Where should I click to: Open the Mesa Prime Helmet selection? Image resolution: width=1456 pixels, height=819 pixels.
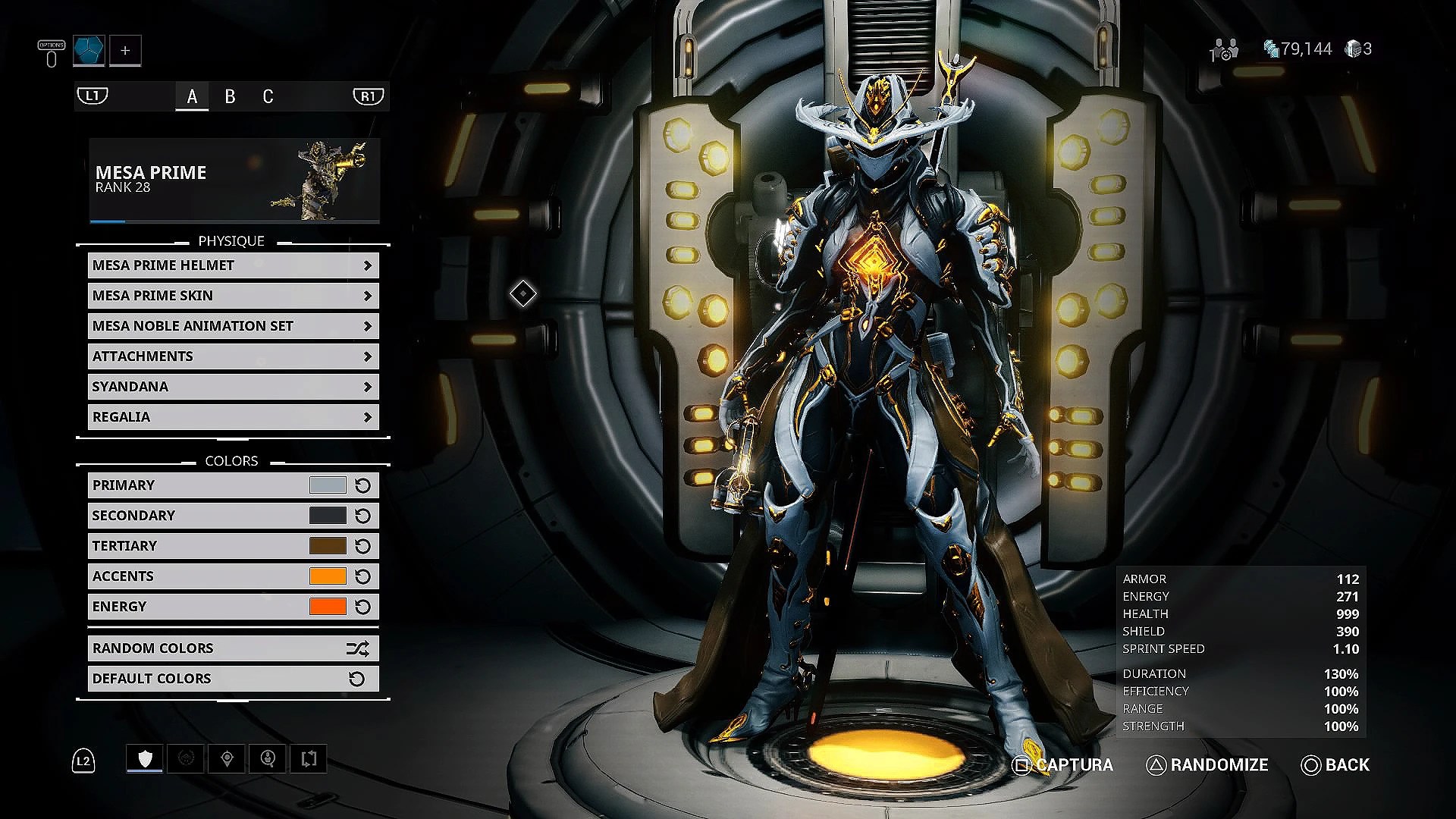pyautogui.click(x=233, y=265)
